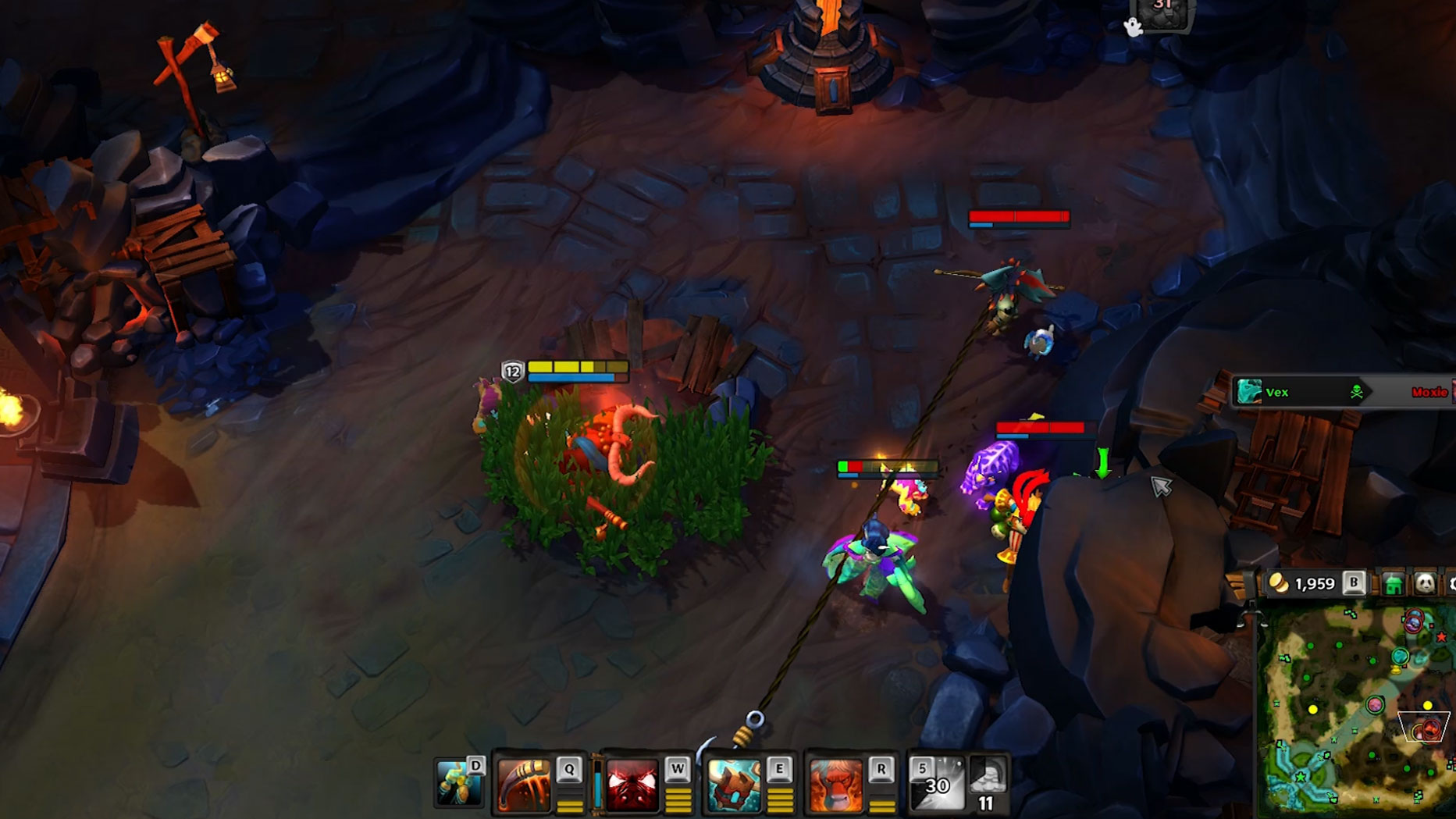The height and width of the screenshot is (819, 1456).
Task: Select the item slot showing 30
Action: (937, 783)
